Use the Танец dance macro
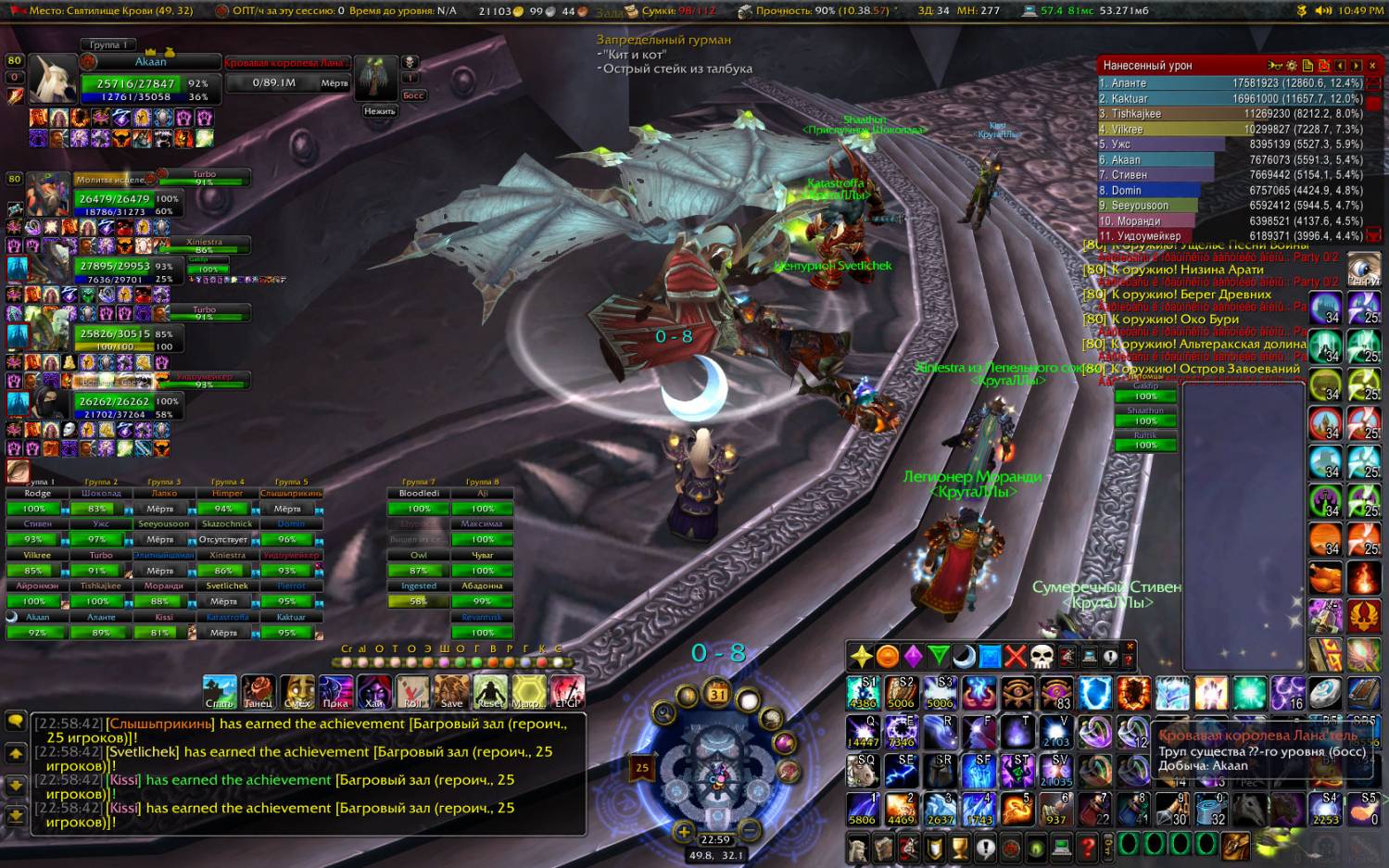 (x=259, y=692)
